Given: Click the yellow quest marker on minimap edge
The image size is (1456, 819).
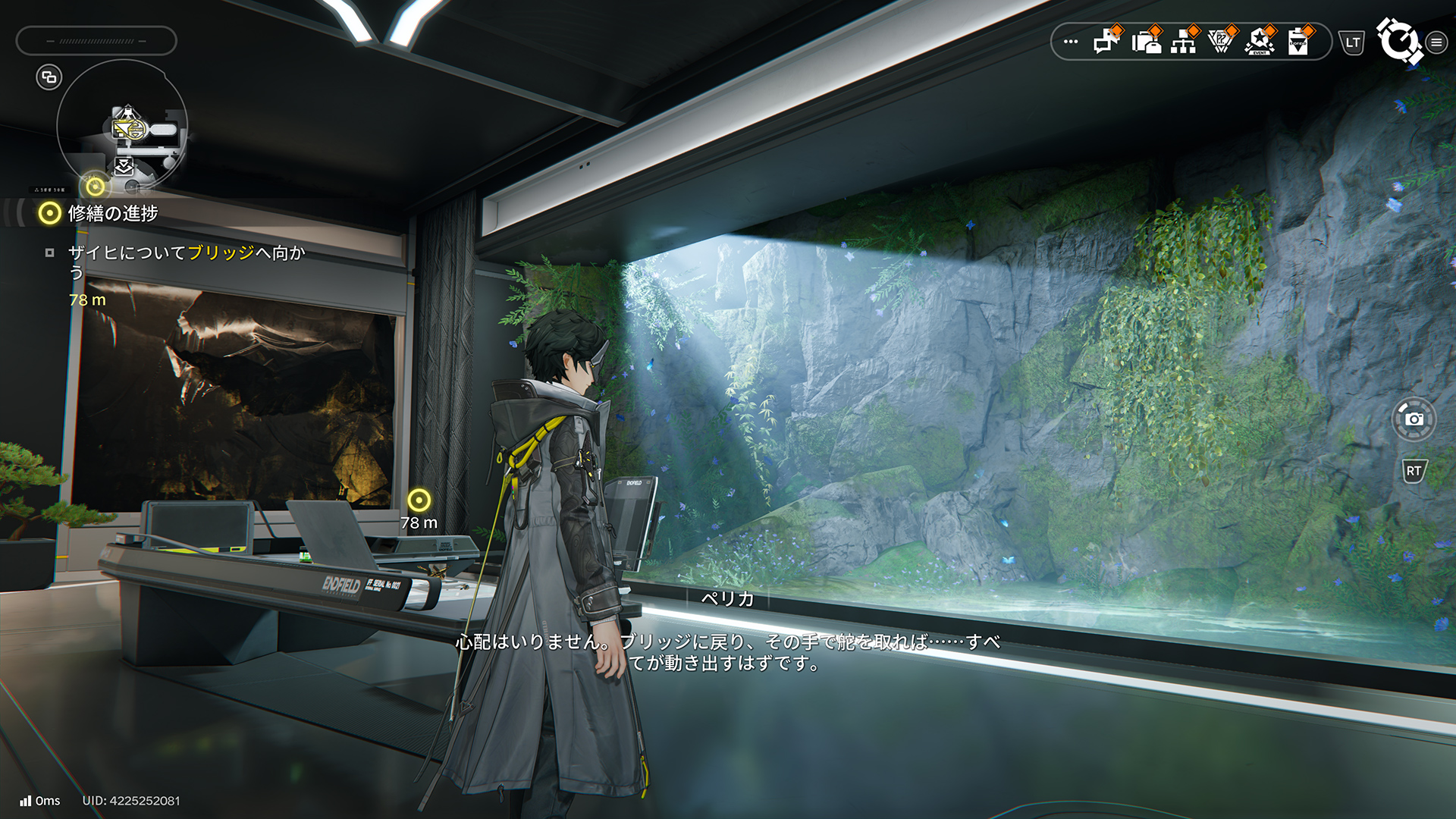Looking at the screenshot, I should click(96, 186).
